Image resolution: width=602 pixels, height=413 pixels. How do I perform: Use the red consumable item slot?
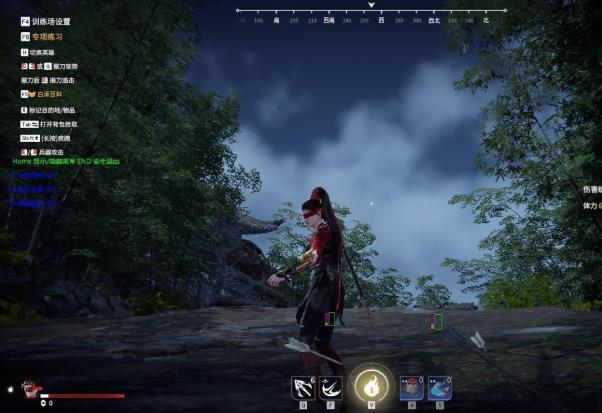(411, 388)
